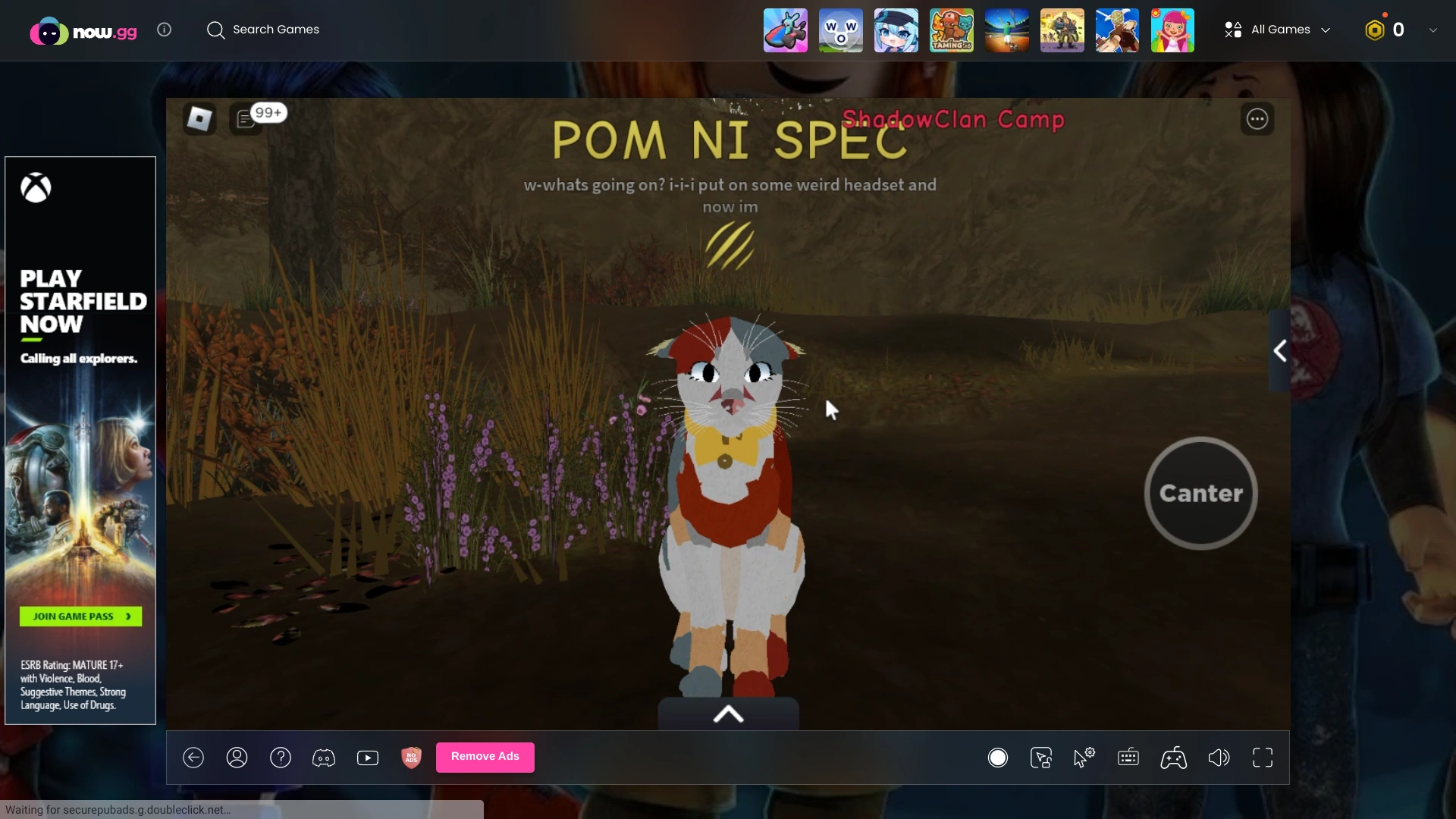Click the Remove Ads button

point(485,756)
